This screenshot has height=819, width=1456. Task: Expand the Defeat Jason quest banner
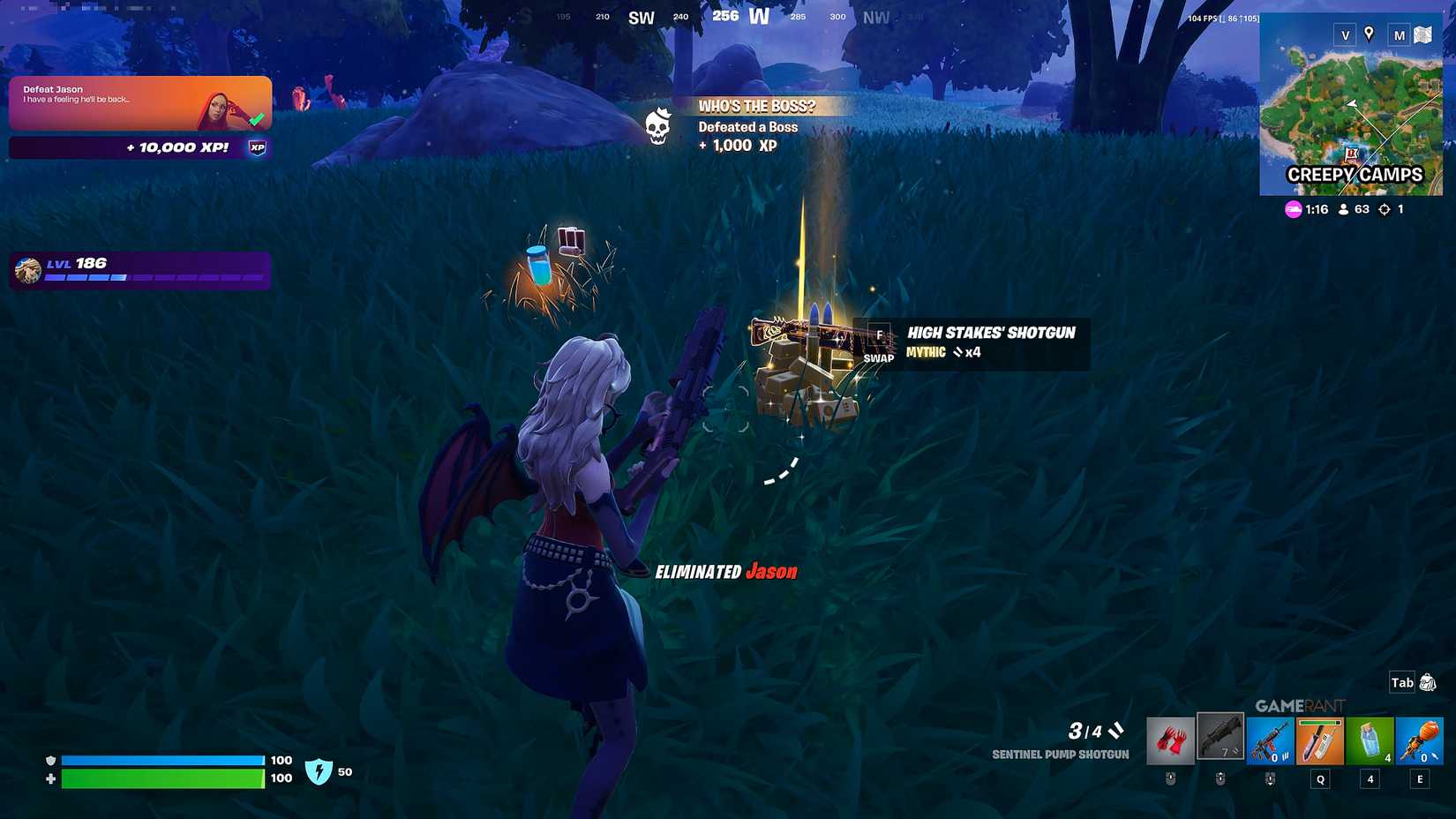[139, 103]
